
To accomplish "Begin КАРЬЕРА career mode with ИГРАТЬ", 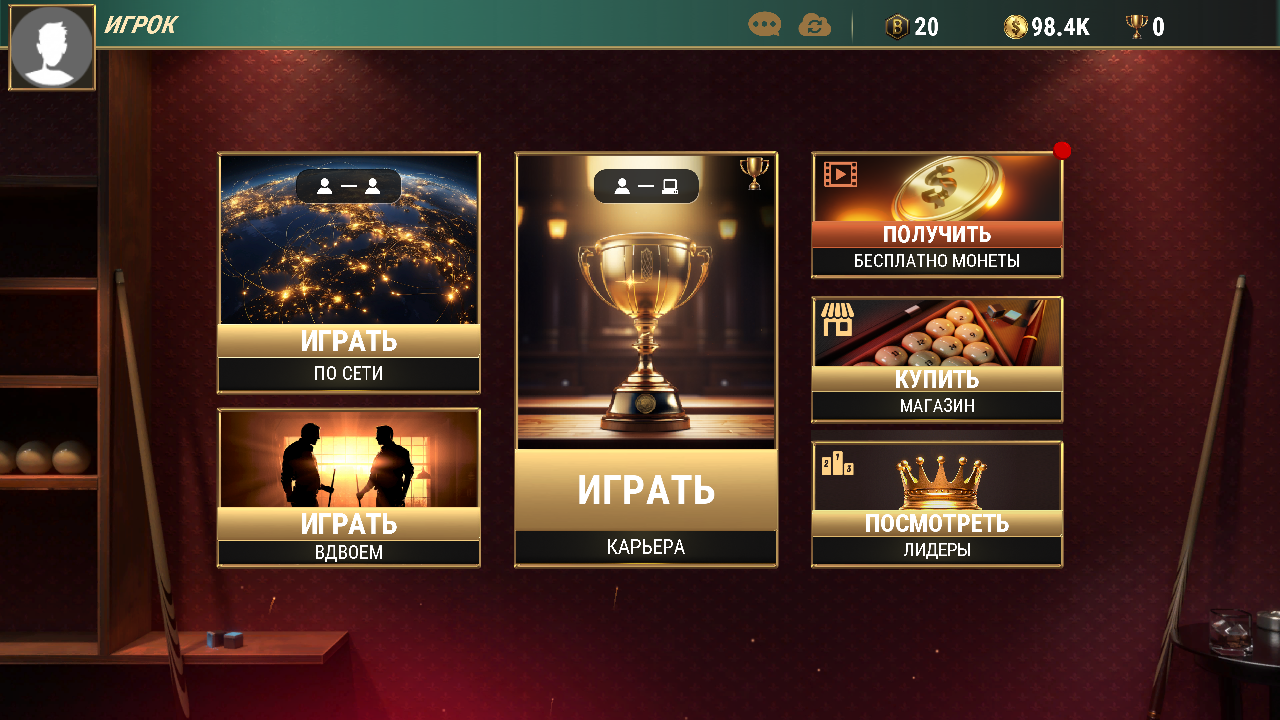I will click(645, 492).
